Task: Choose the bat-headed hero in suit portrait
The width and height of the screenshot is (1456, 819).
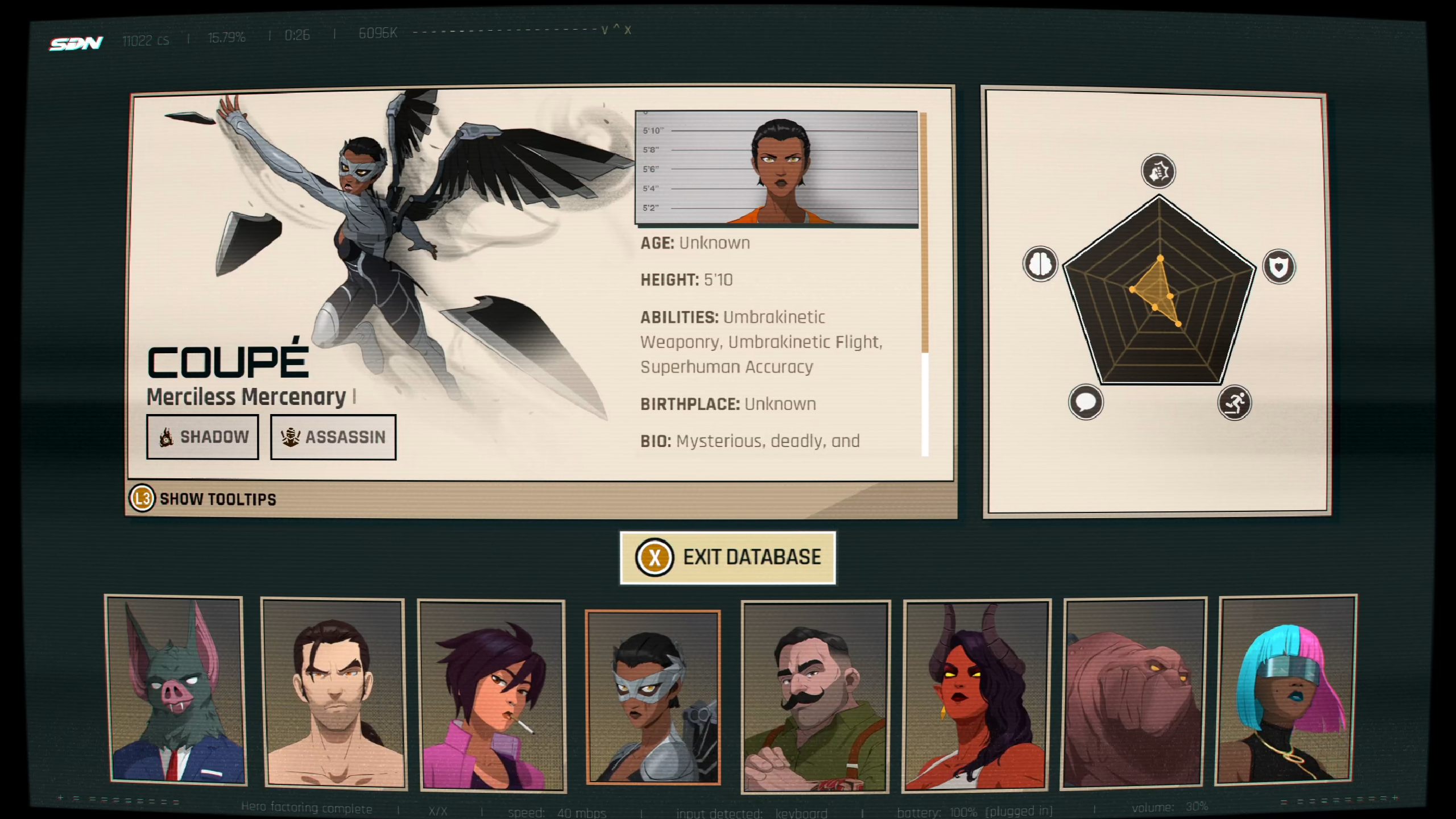Action: pos(177,690)
